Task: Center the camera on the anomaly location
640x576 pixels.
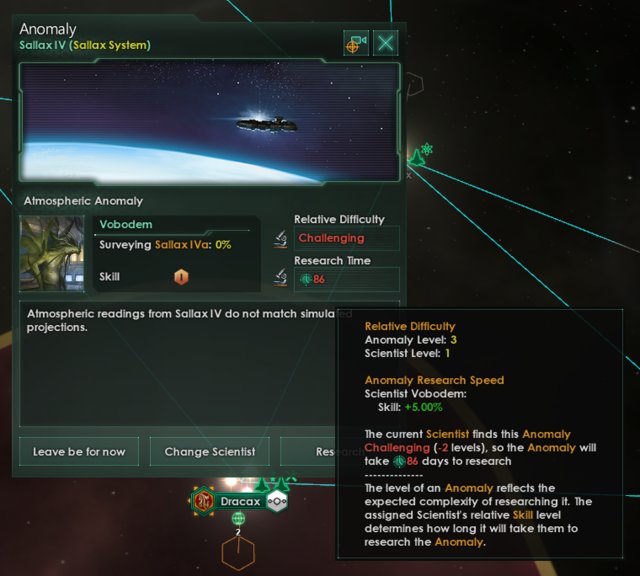Action: tap(355, 43)
